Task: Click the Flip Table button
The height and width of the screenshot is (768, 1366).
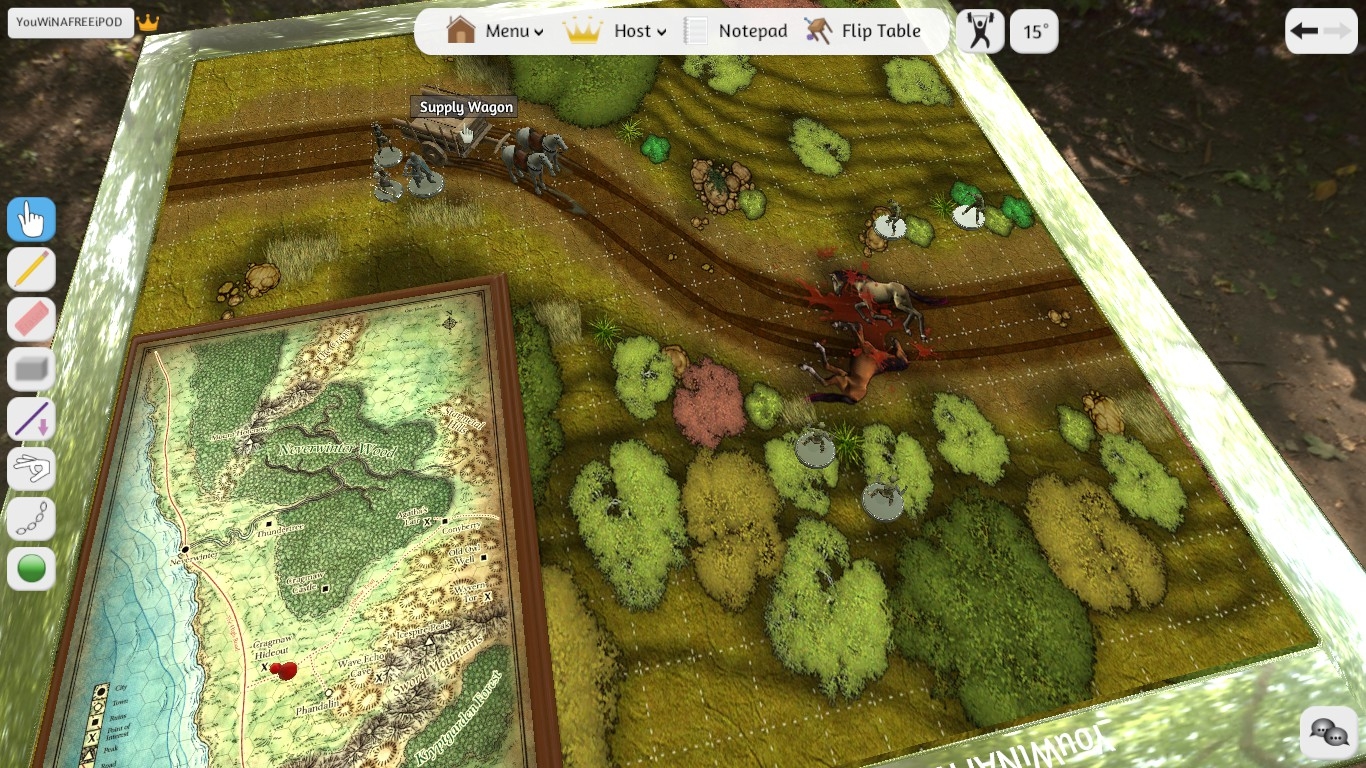Action: point(862,31)
